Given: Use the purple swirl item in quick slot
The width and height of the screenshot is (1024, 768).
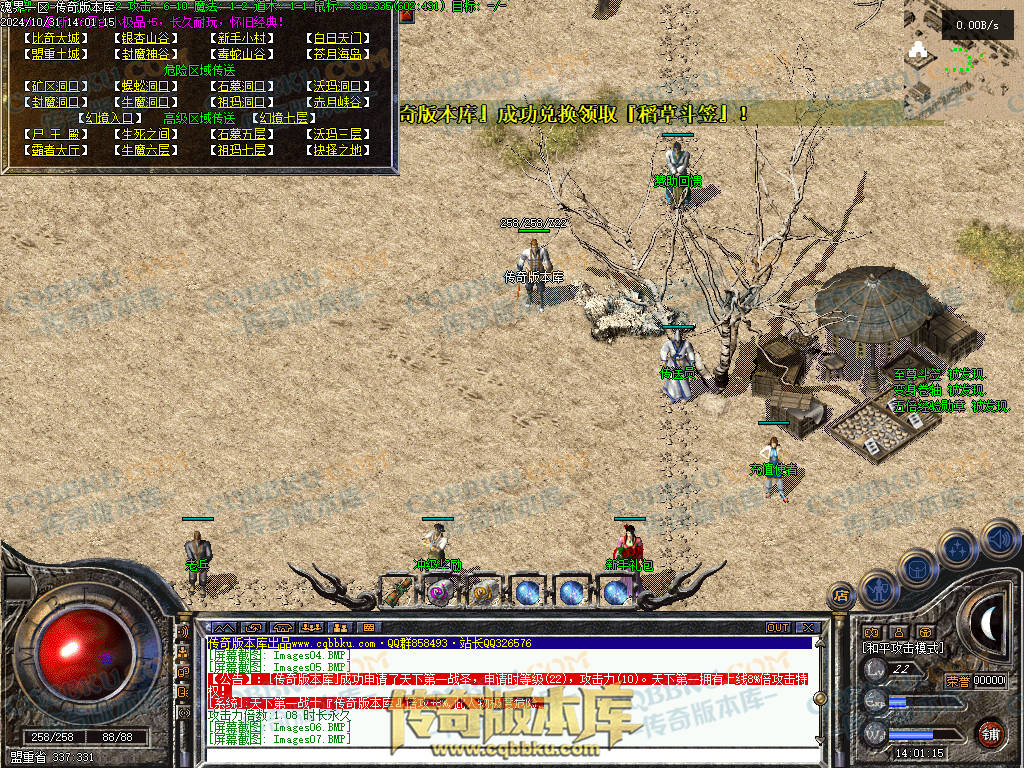Looking at the screenshot, I should [438, 592].
